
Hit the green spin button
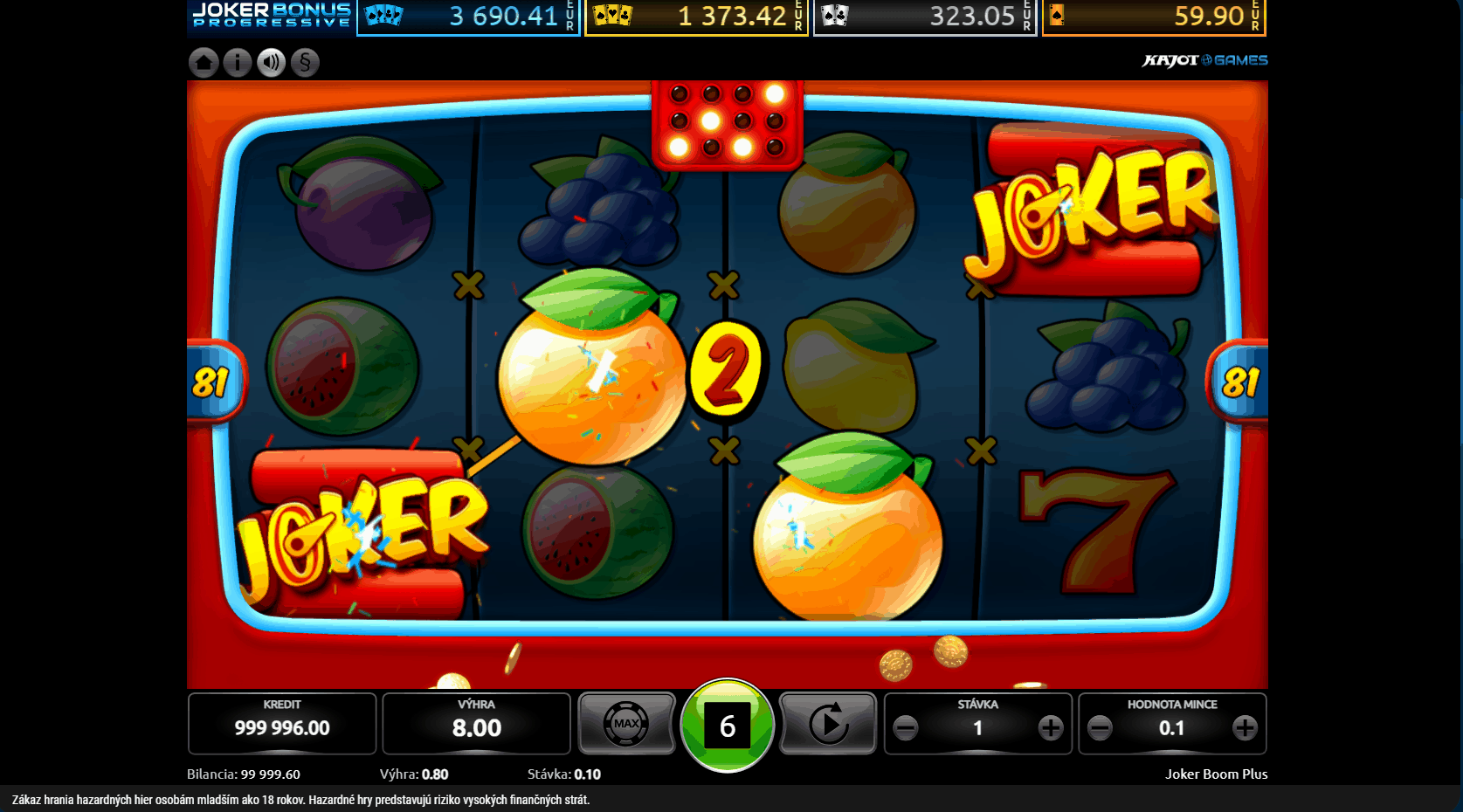click(727, 726)
